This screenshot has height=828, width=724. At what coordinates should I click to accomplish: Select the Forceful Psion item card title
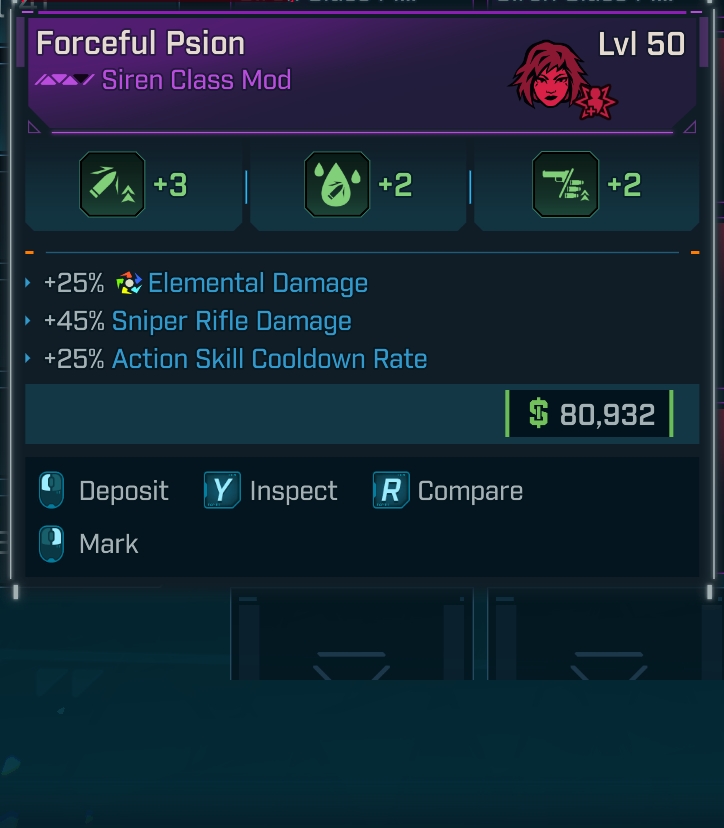pyautogui.click(x=140, y=44)
